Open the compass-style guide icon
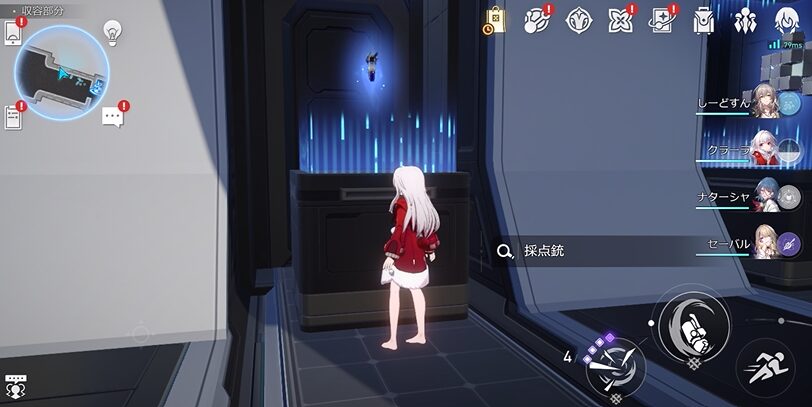812x407 pixels. (x=578, y=20)
